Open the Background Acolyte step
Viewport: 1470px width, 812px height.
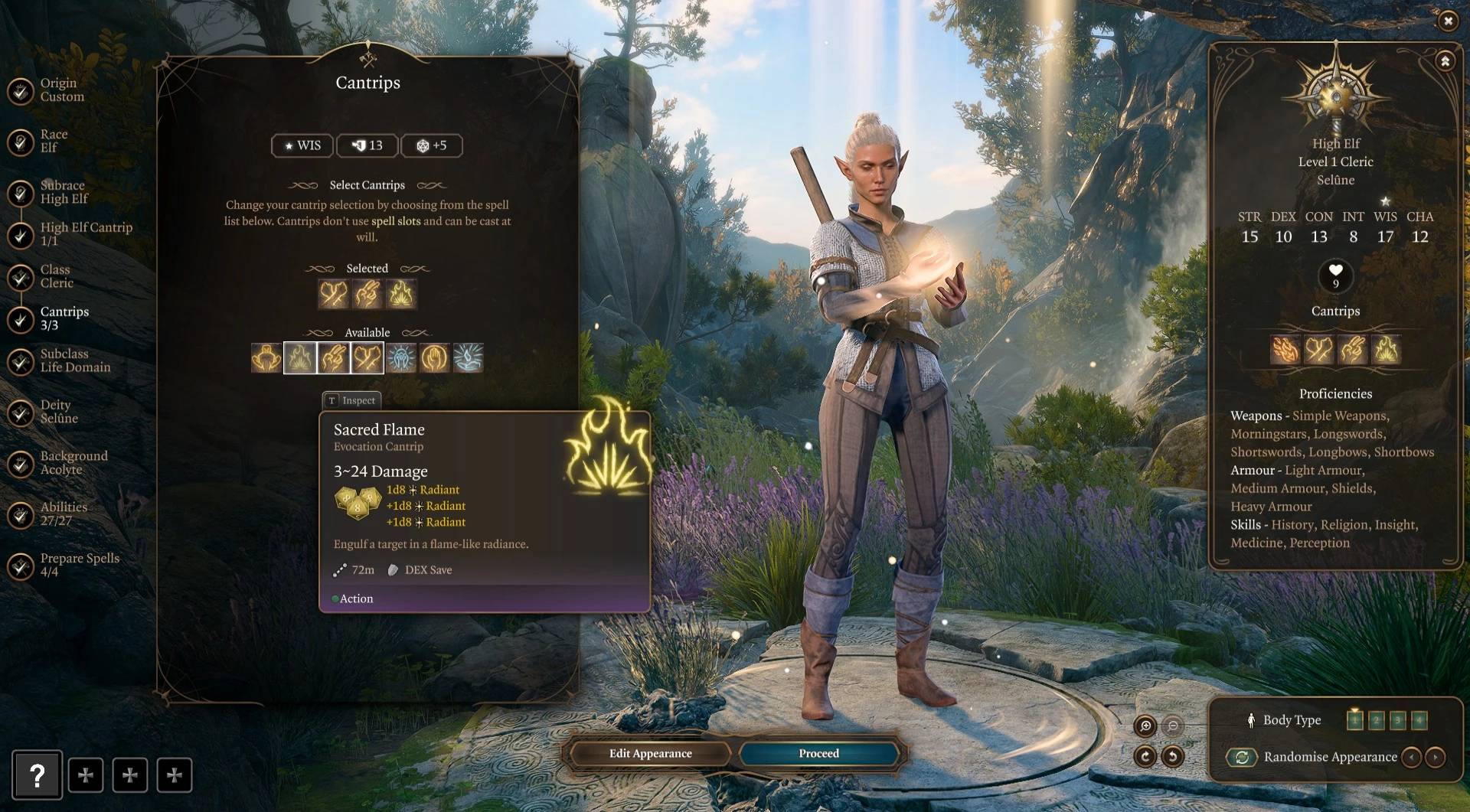coord(73,463)
